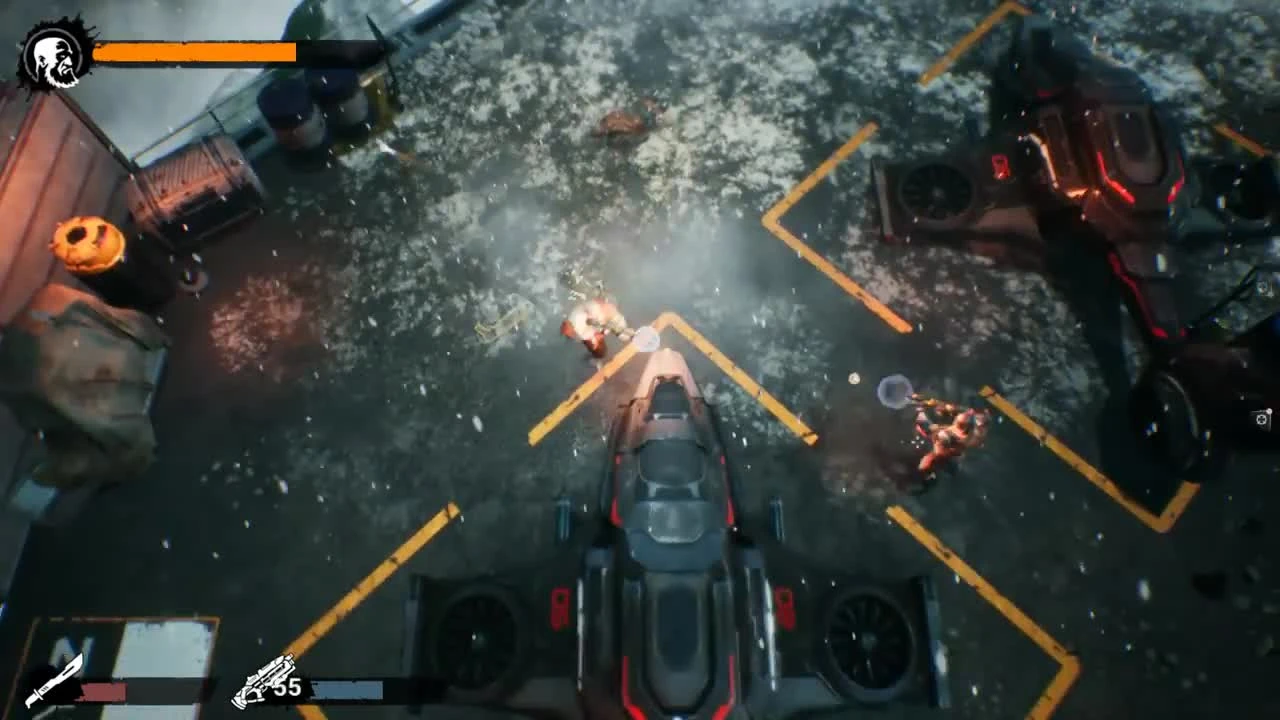
Task: Click the crashed ship in the top-right corner
Action: 1080,160
